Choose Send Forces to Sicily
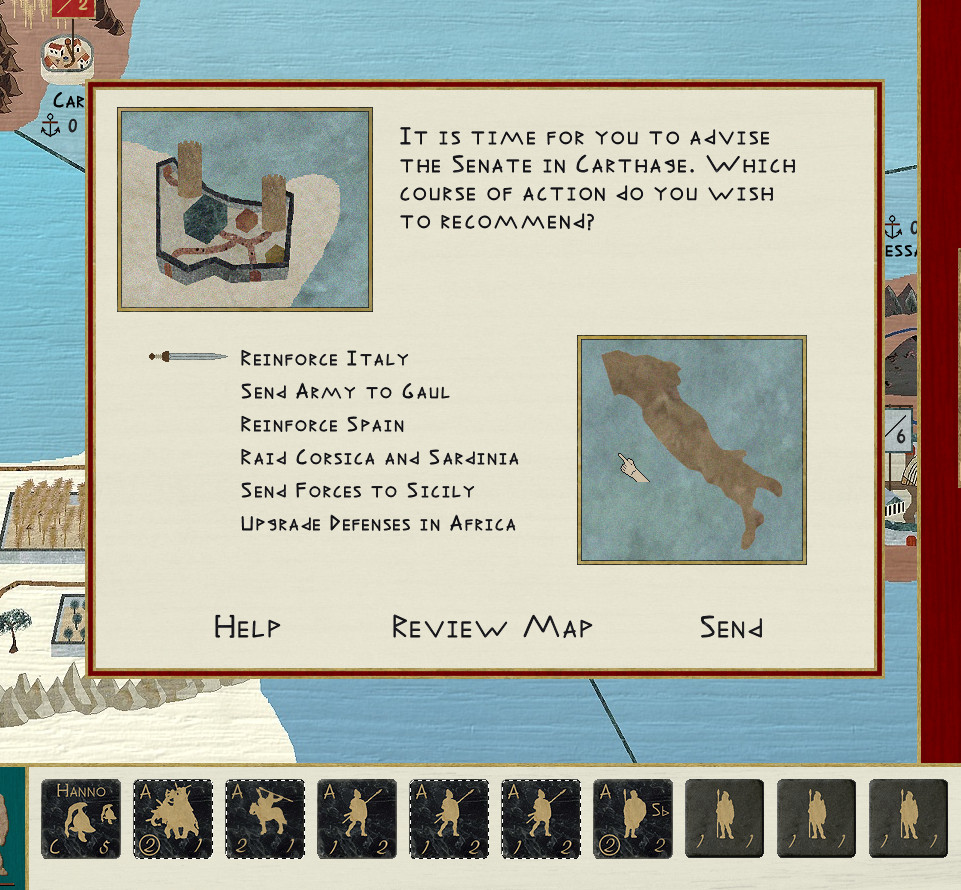 pos(357,491)
